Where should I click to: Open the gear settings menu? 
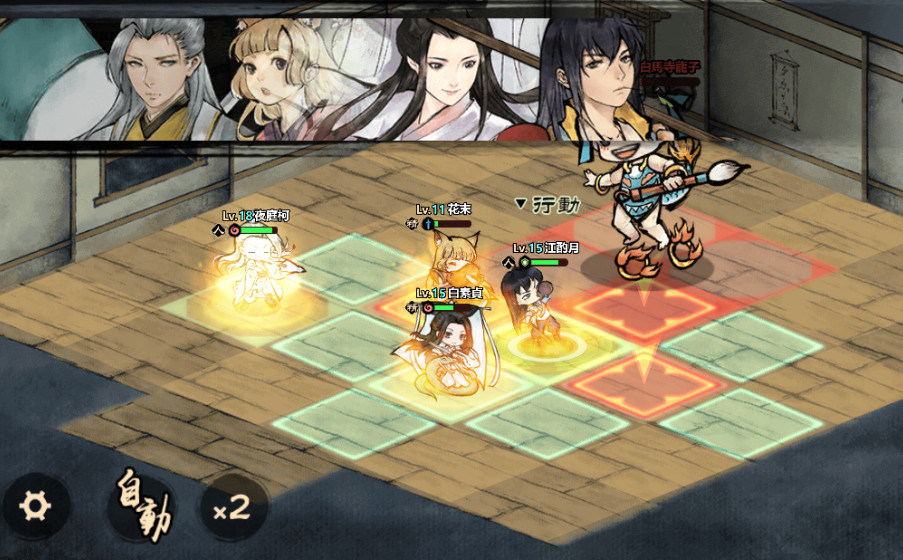coord(36,506)
